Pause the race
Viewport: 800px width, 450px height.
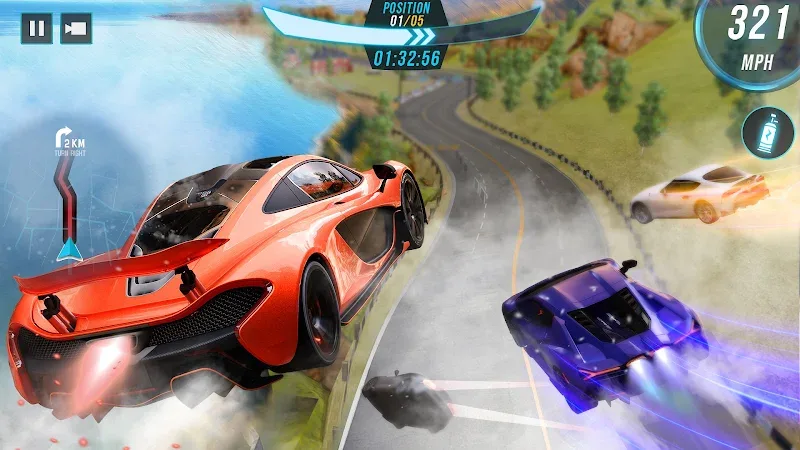pyautogui.click(x=37, y=28)
